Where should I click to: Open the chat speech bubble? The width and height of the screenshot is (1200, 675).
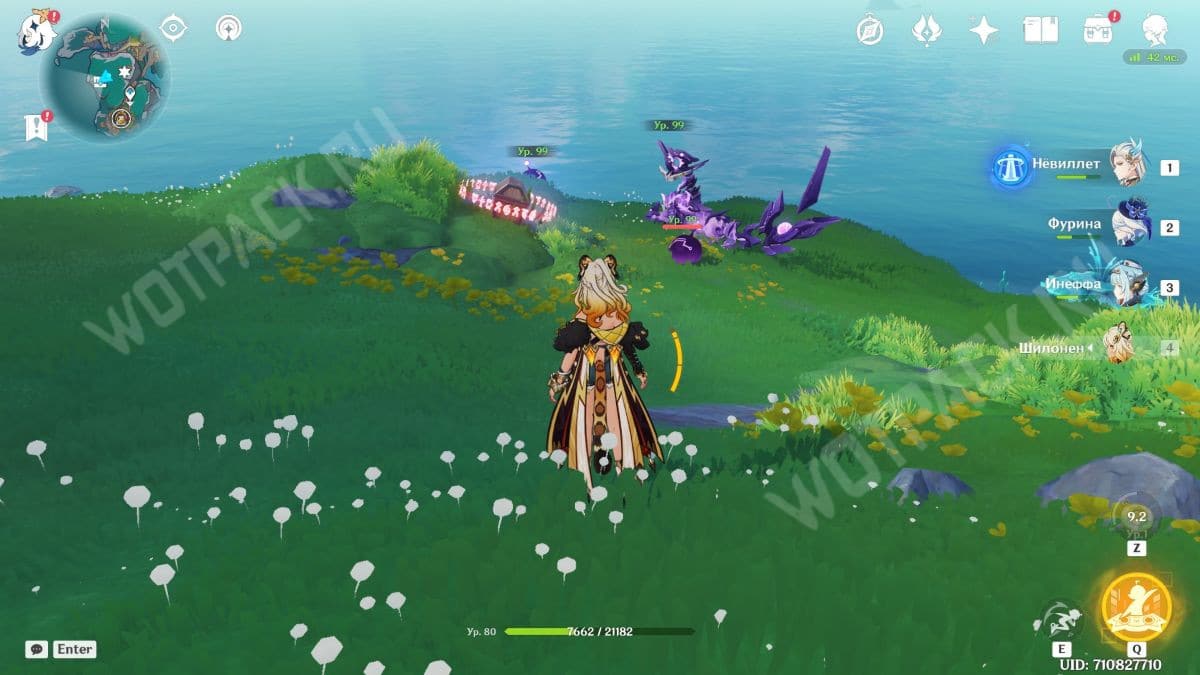point(37,649)
